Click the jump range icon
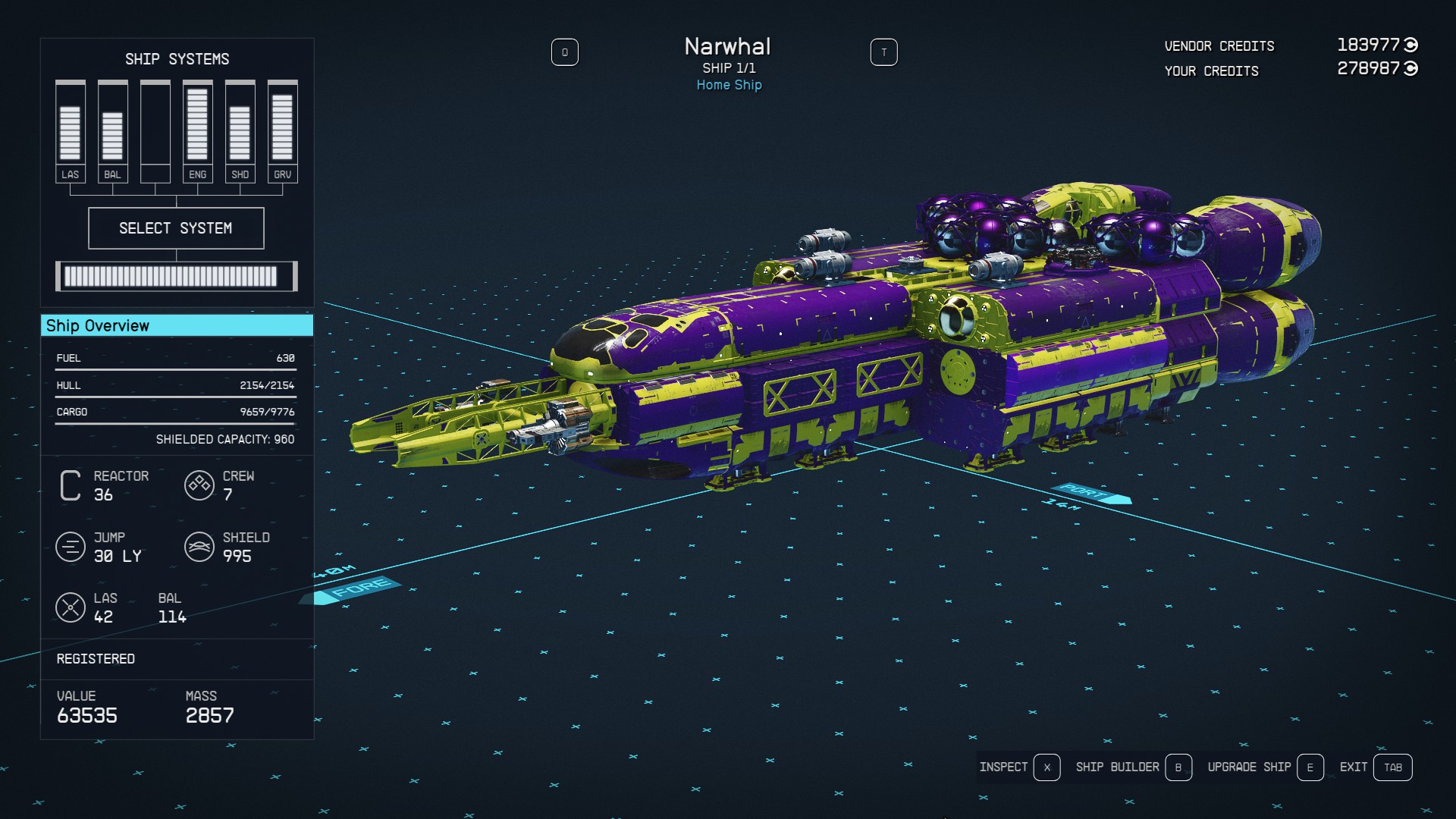This screenshot has height=819, width=1456. click(71, 547)
